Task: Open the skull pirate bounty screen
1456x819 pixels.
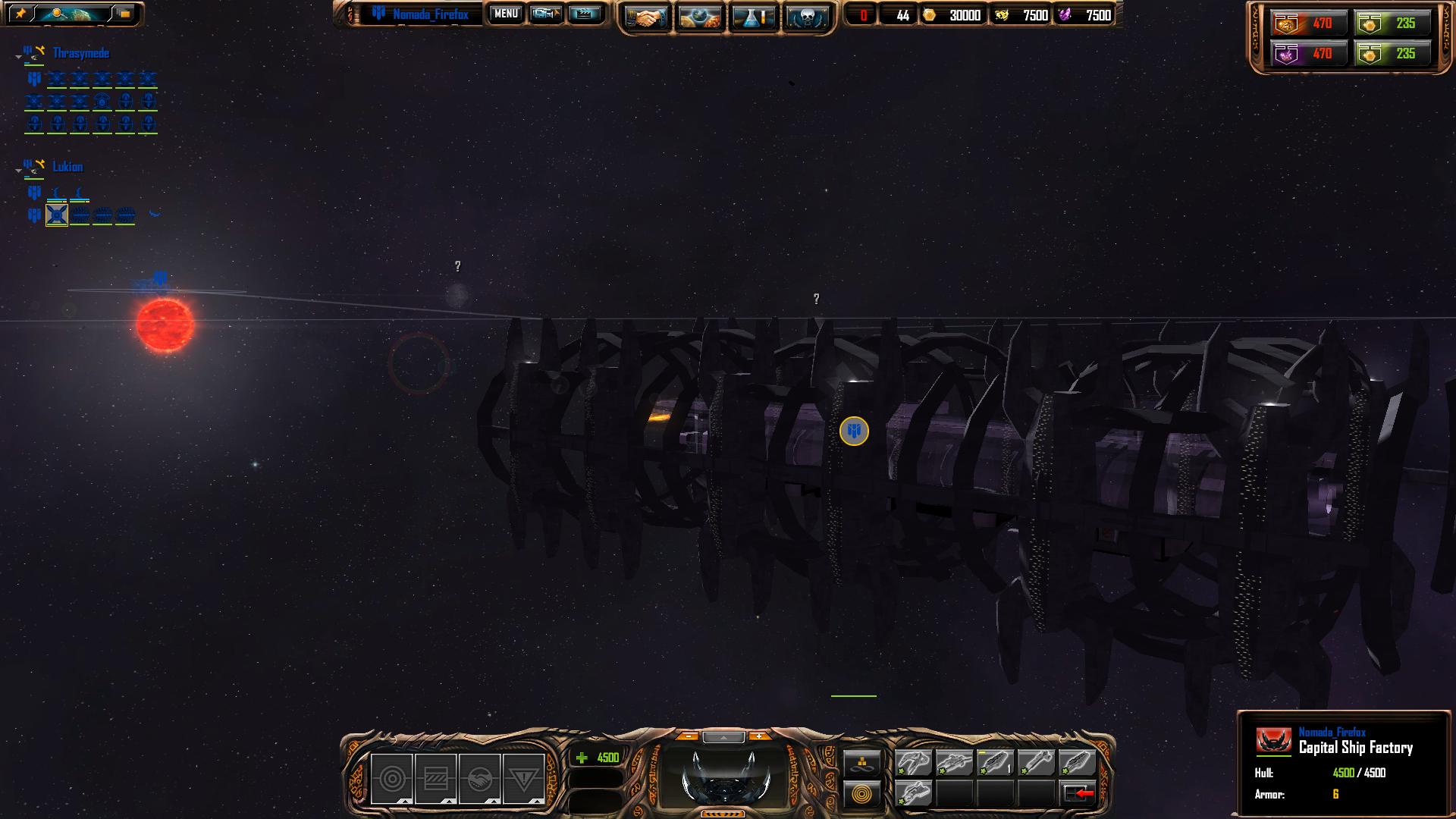Action: [x=807, y=17]
